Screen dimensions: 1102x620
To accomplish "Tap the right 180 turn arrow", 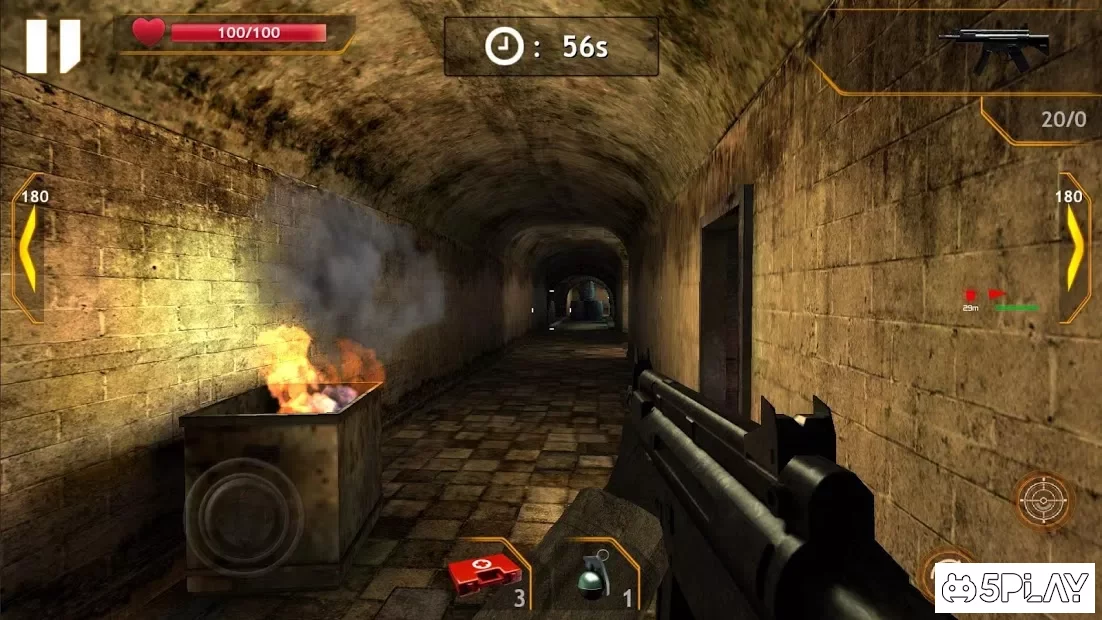I will click(x=1072, y=250).
